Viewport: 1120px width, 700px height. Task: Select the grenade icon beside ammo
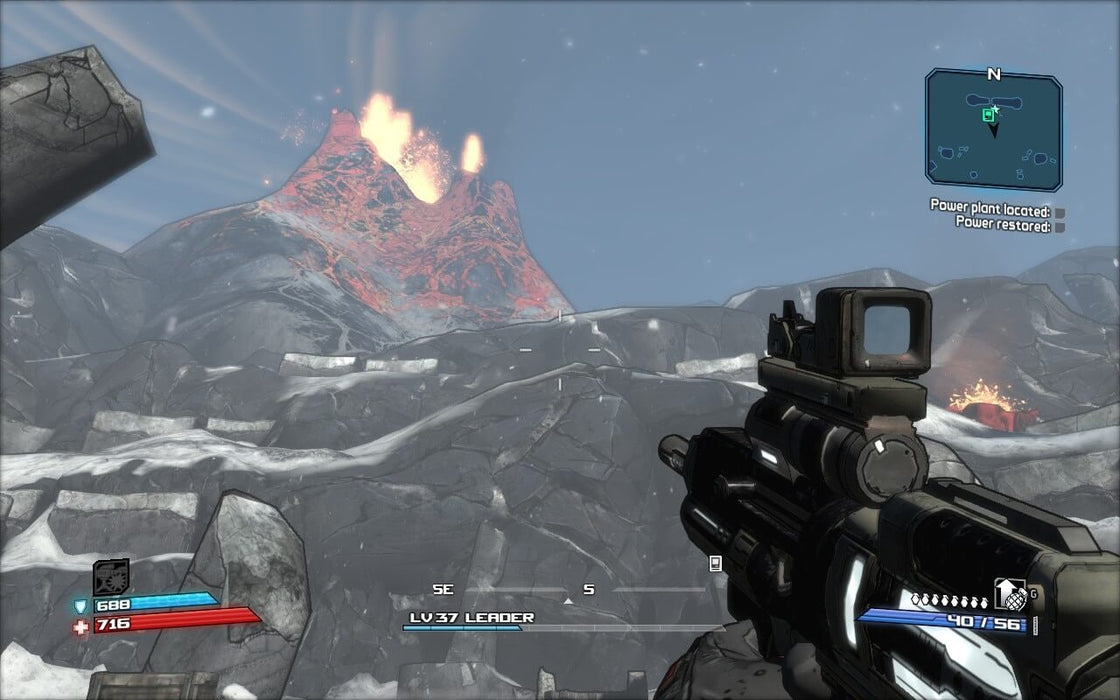pos(1013,598)
